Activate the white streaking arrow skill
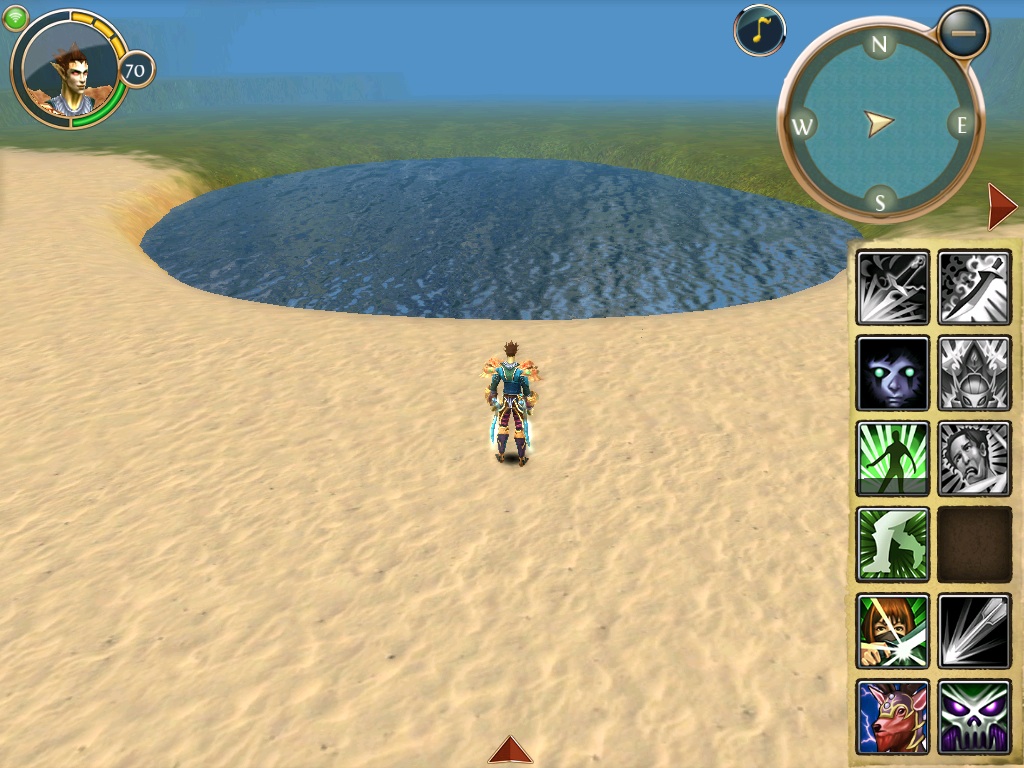 [x=975, y=631]
